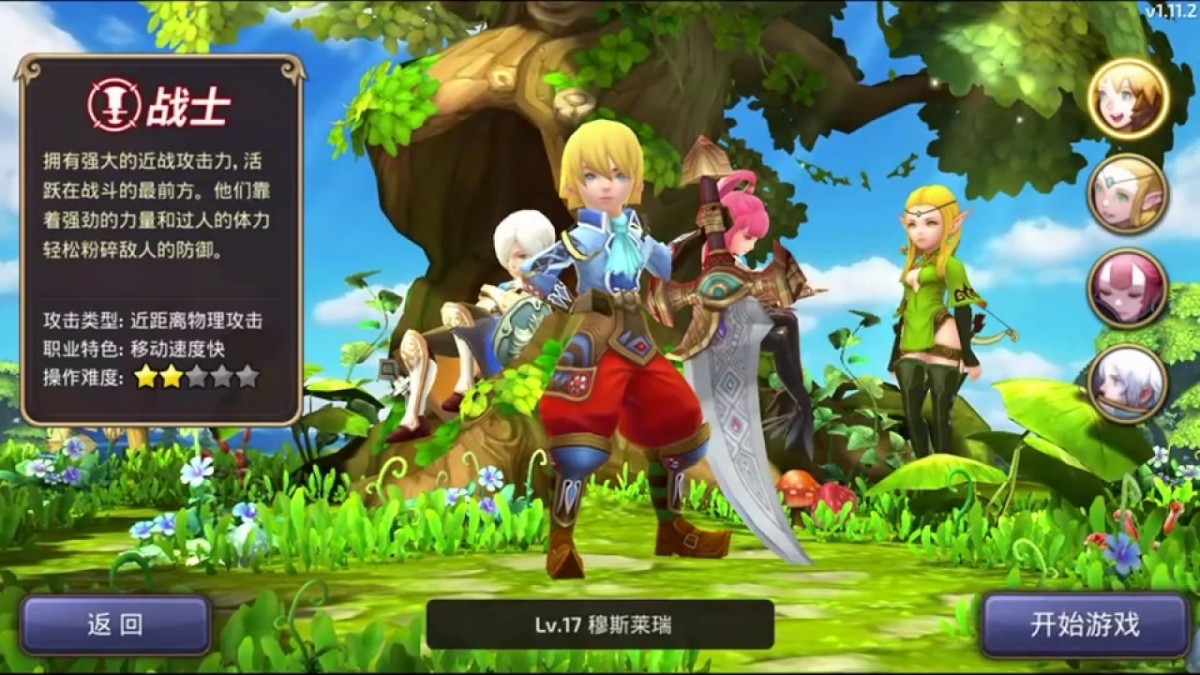This screenshot has height=675, width=1200.
Task: Select the blonde warrior portrait
Action: coord(1128,97)
